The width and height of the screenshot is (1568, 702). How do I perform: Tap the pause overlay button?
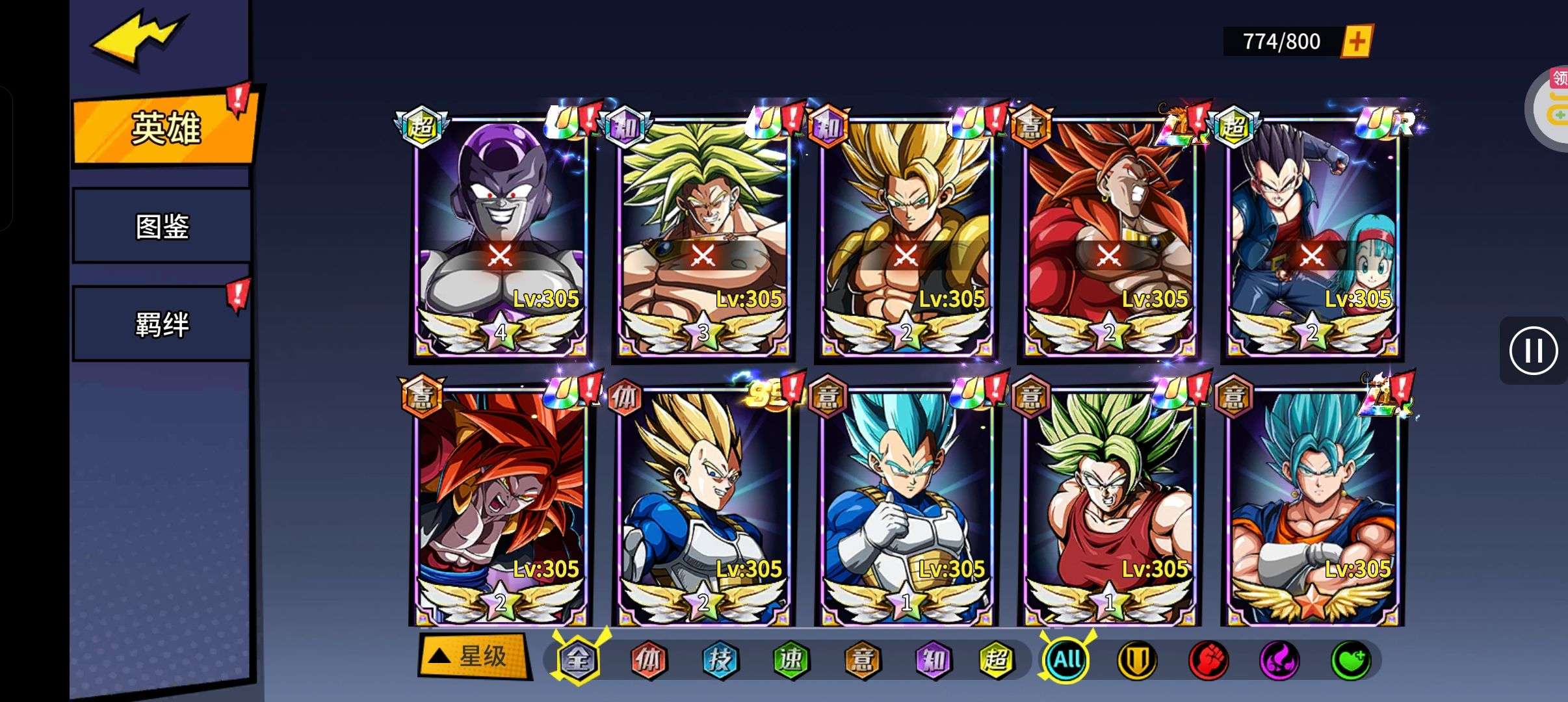click(1533, 351)
